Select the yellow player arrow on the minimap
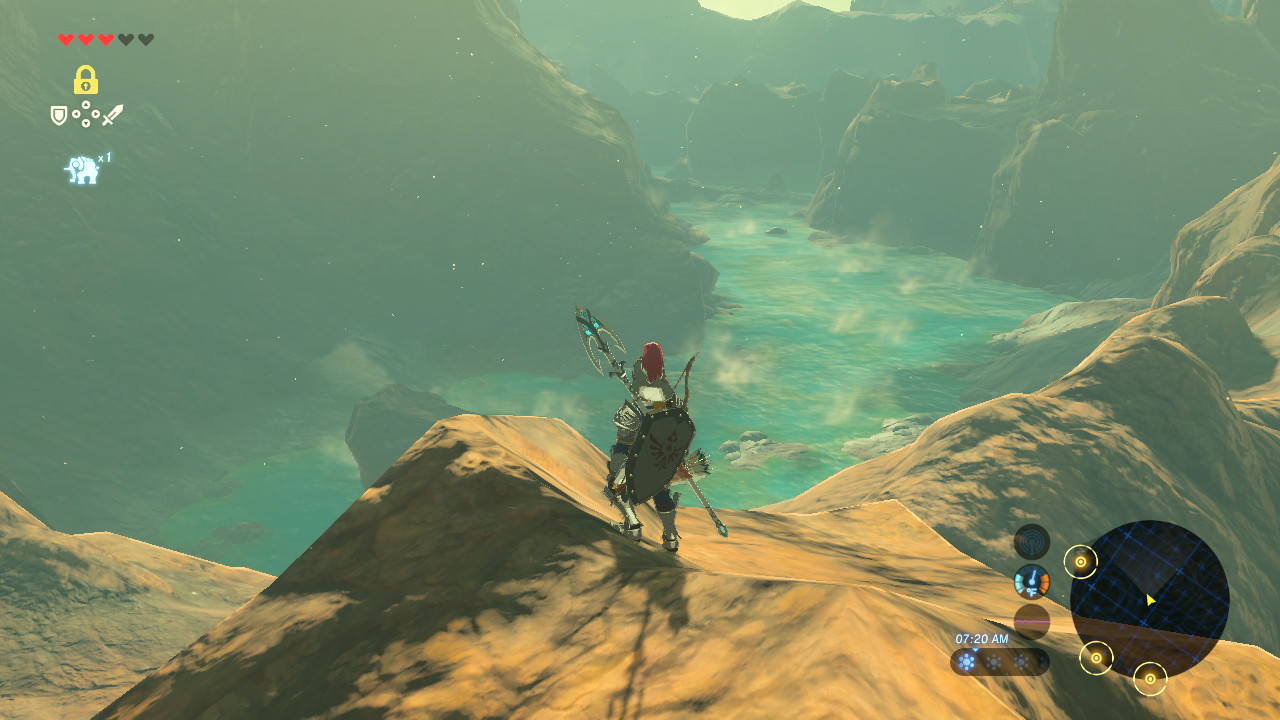 1150,599
